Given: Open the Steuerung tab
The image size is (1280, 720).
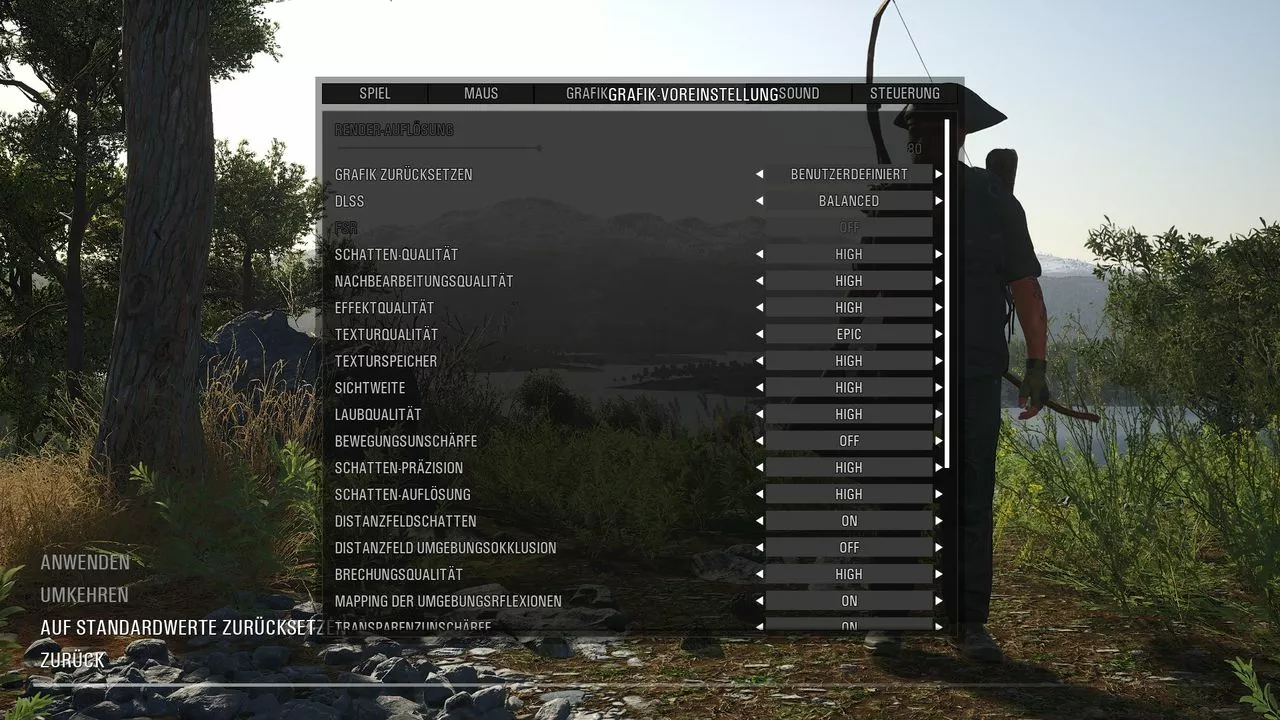Looking at the screenshot, I should point(904,94).
